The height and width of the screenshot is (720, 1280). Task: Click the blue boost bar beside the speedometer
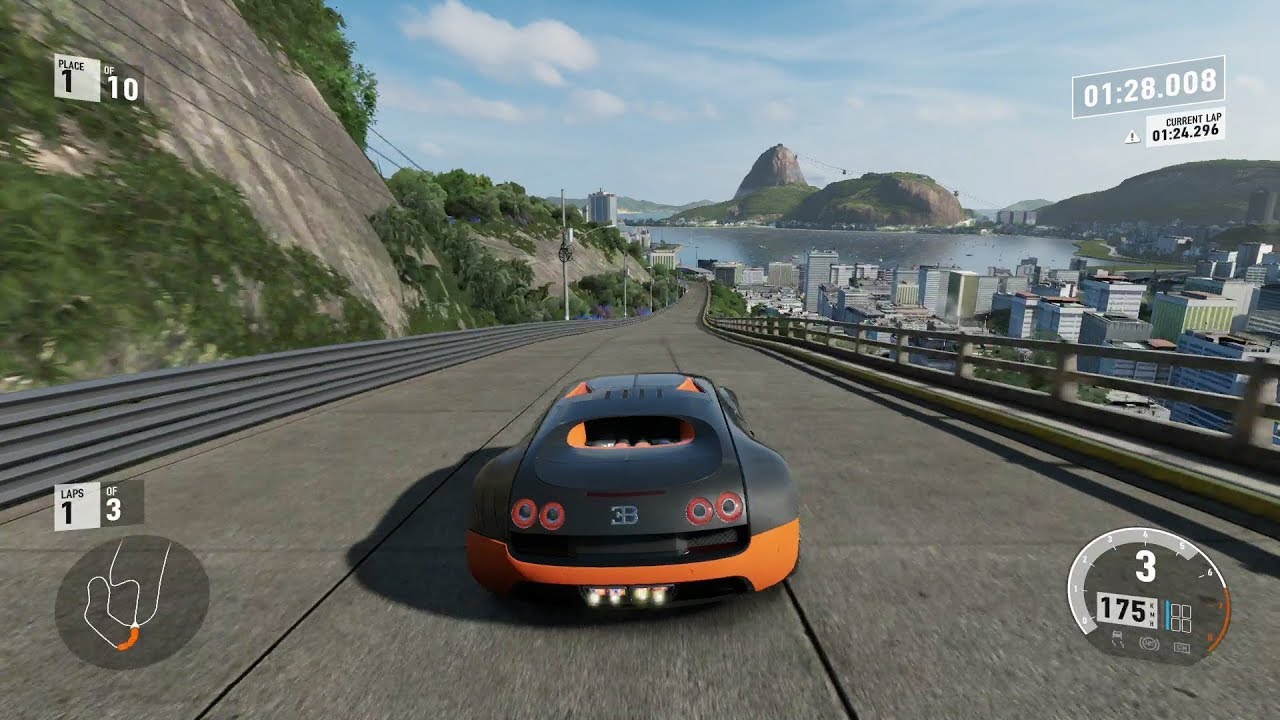pos(1168,614)
